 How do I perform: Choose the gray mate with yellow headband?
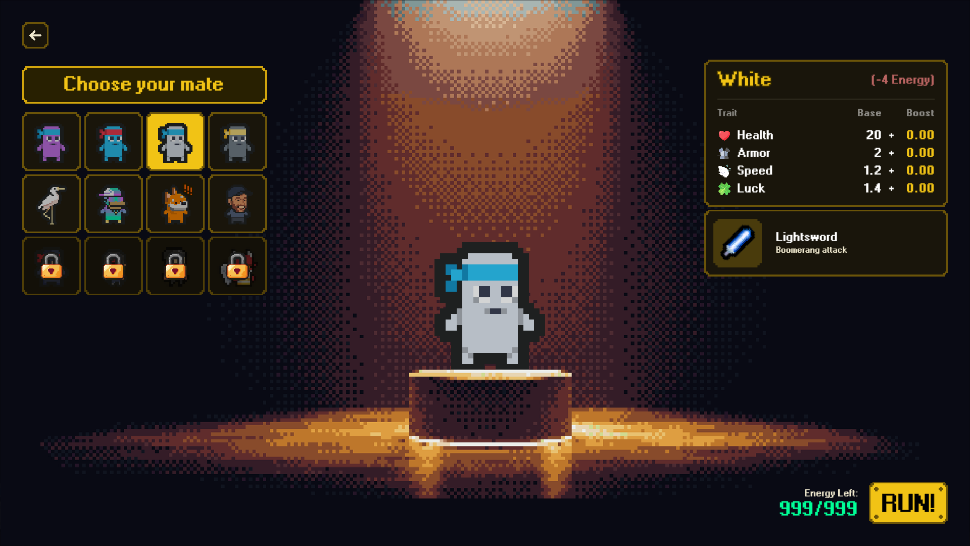point(237,142)
